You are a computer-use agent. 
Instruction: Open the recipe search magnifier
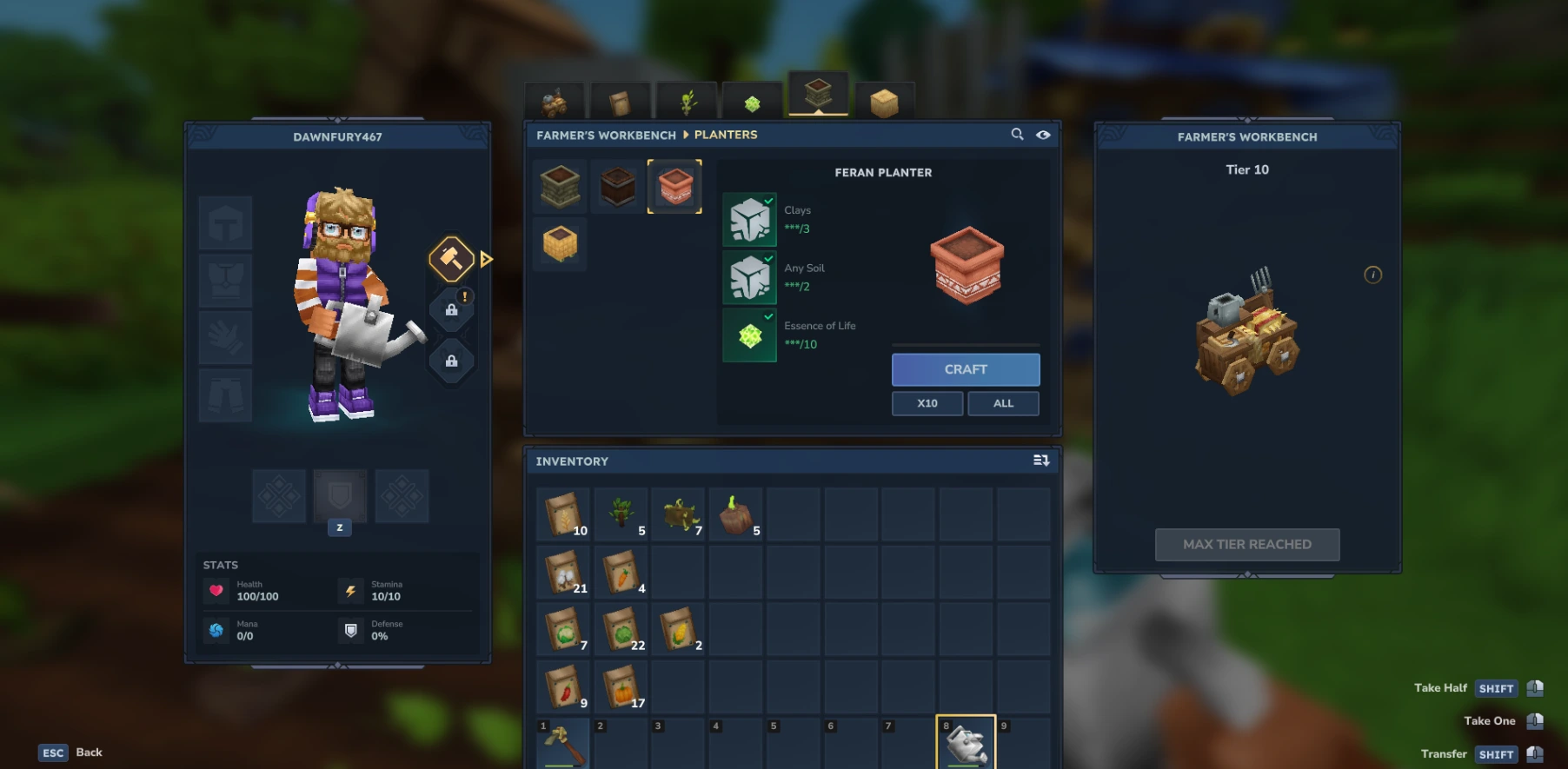pos(1017,135)
